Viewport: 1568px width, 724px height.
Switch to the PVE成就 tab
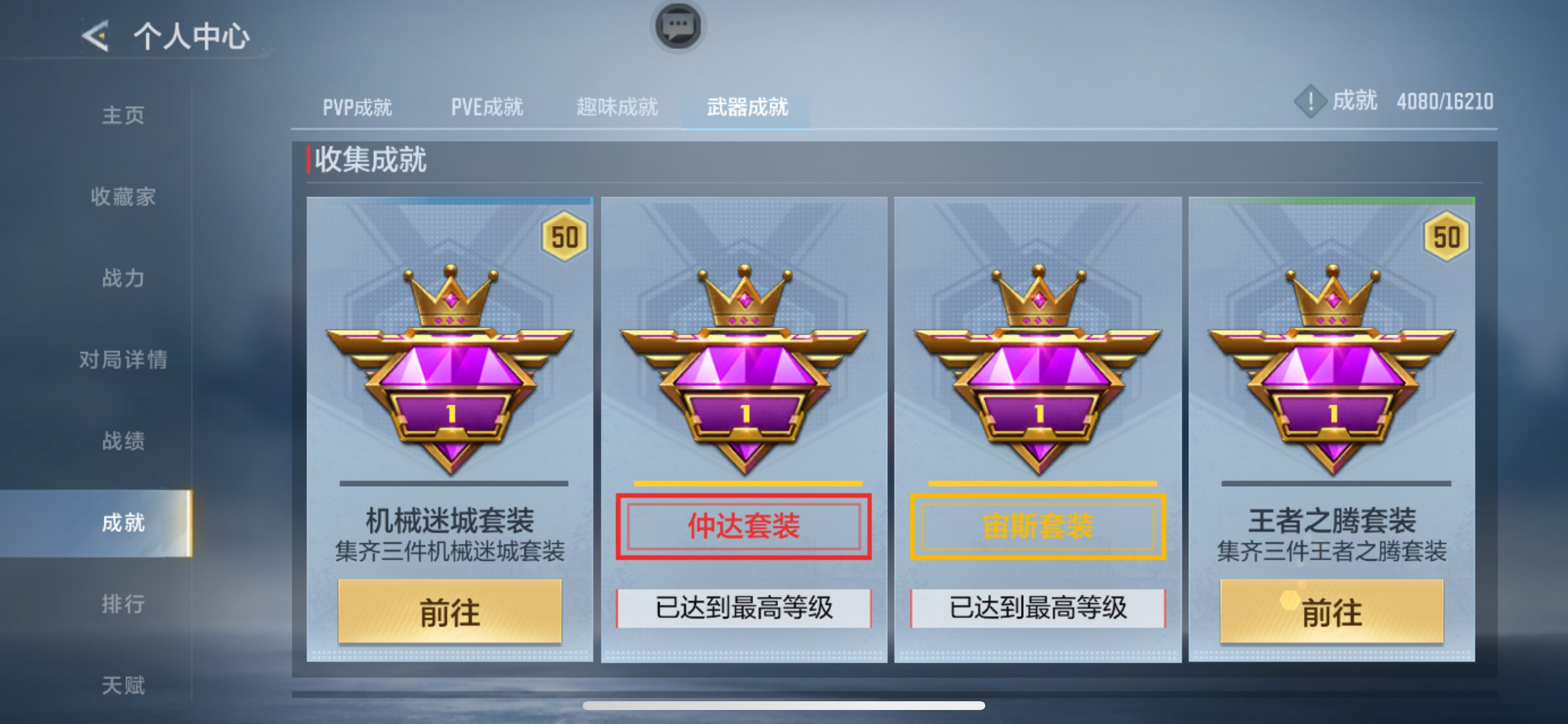pos(486,107)
